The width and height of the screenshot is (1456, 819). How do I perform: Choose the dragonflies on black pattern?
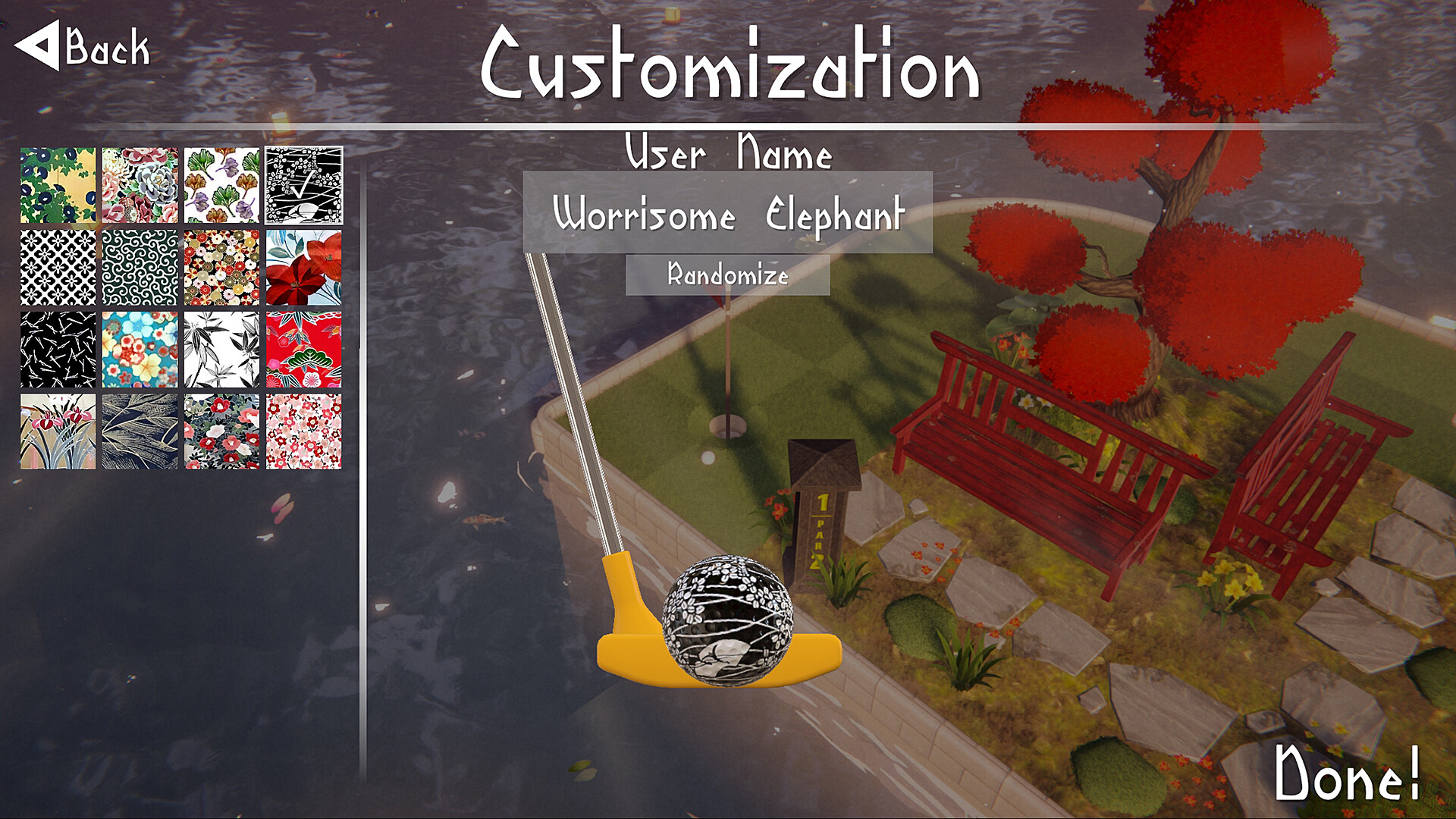tap(58, 349)
